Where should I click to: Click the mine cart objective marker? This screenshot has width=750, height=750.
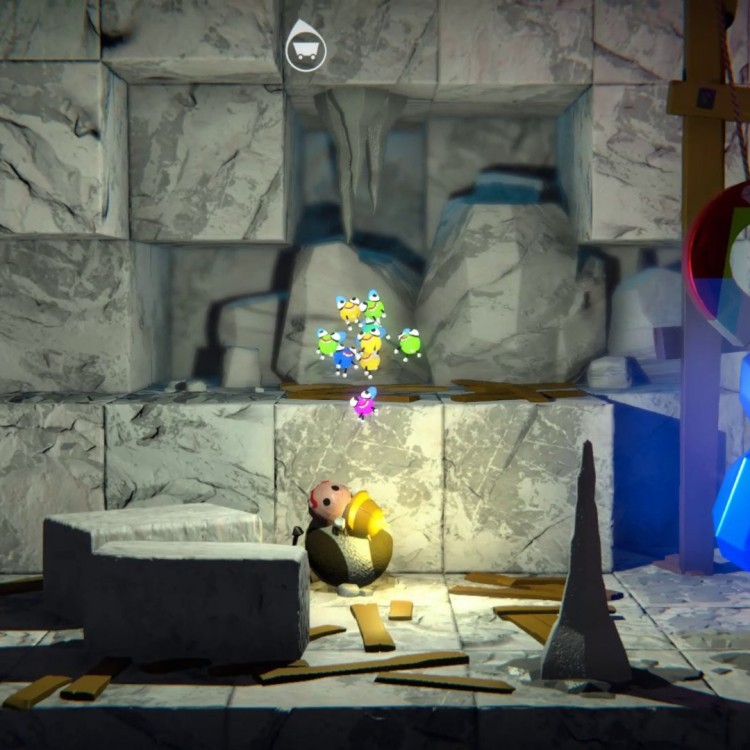click(305, 49)
